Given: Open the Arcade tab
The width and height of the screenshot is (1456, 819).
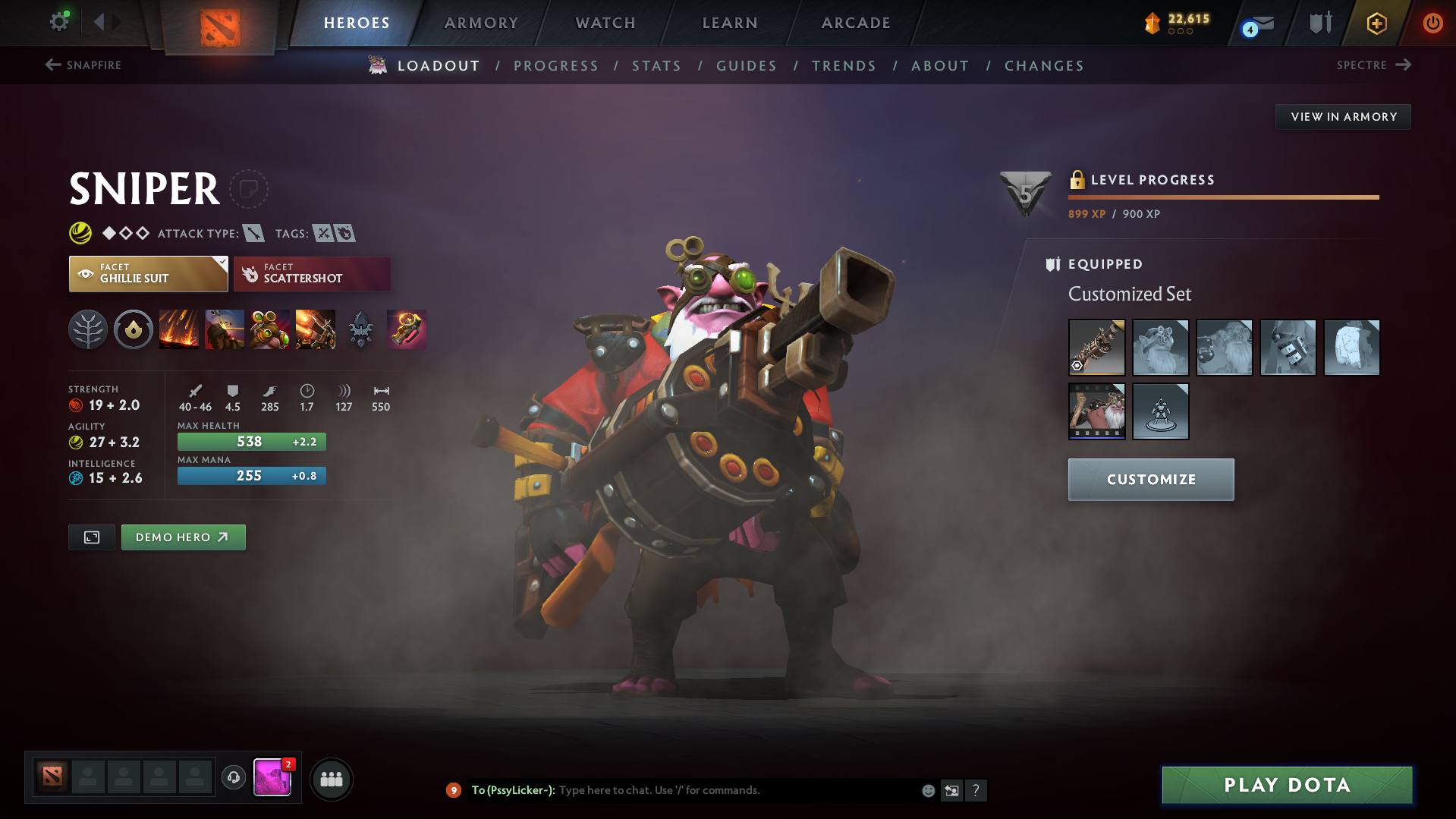Looking at the screenshot, I should [856, 23].
